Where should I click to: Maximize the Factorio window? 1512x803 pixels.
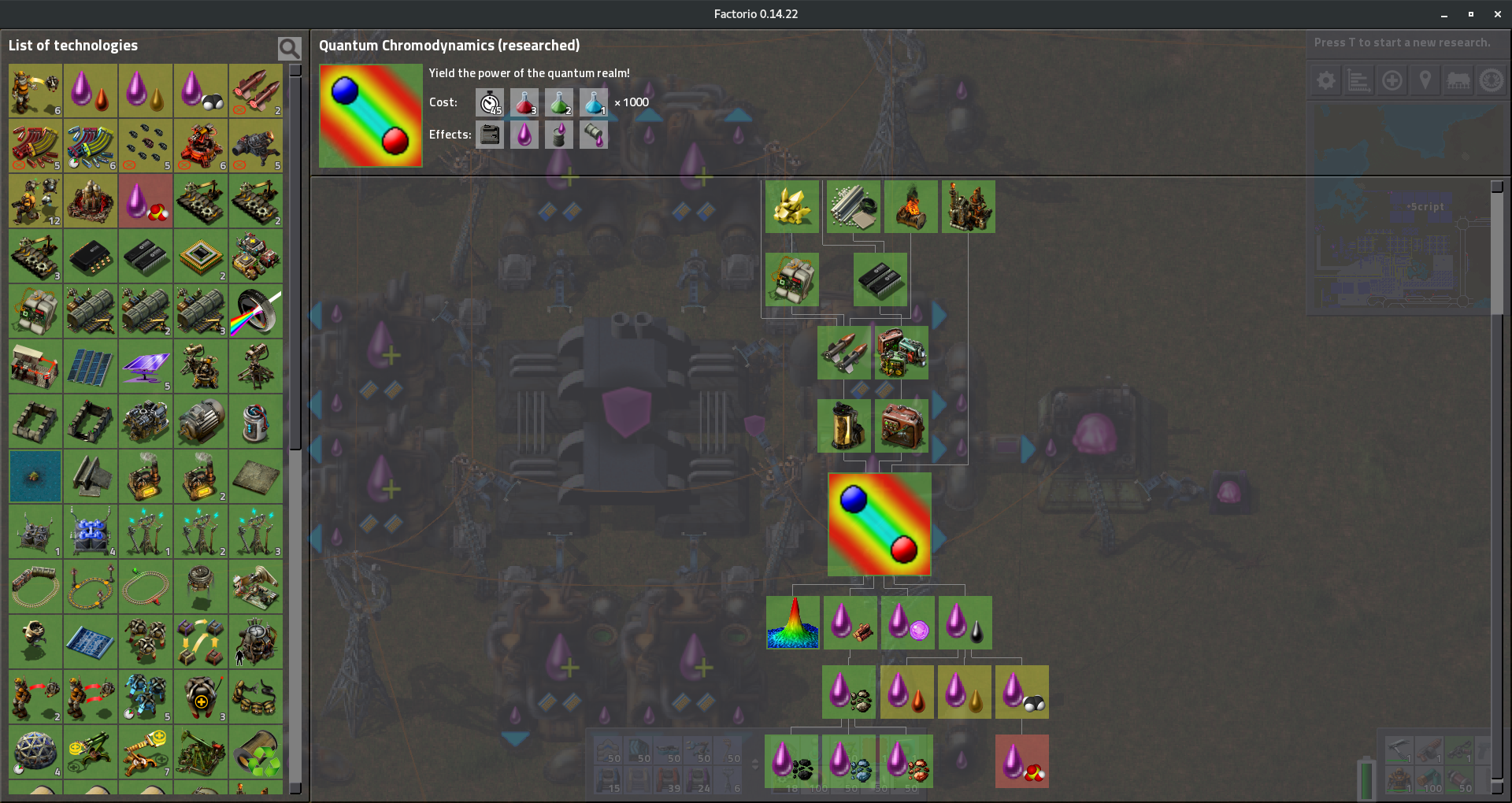pos(1470,14)
